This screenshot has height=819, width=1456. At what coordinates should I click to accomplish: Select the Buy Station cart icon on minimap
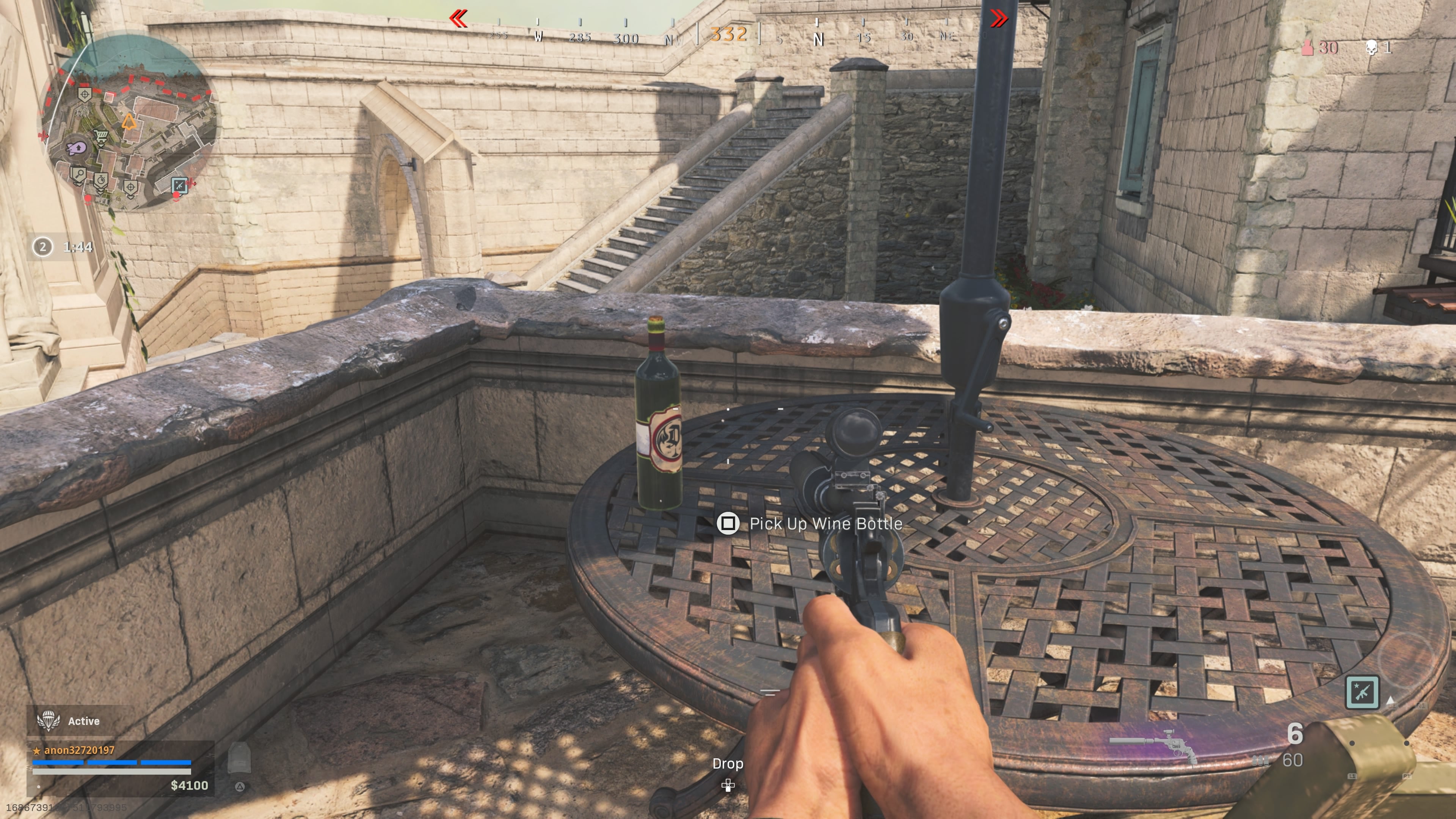click(101, 136)
